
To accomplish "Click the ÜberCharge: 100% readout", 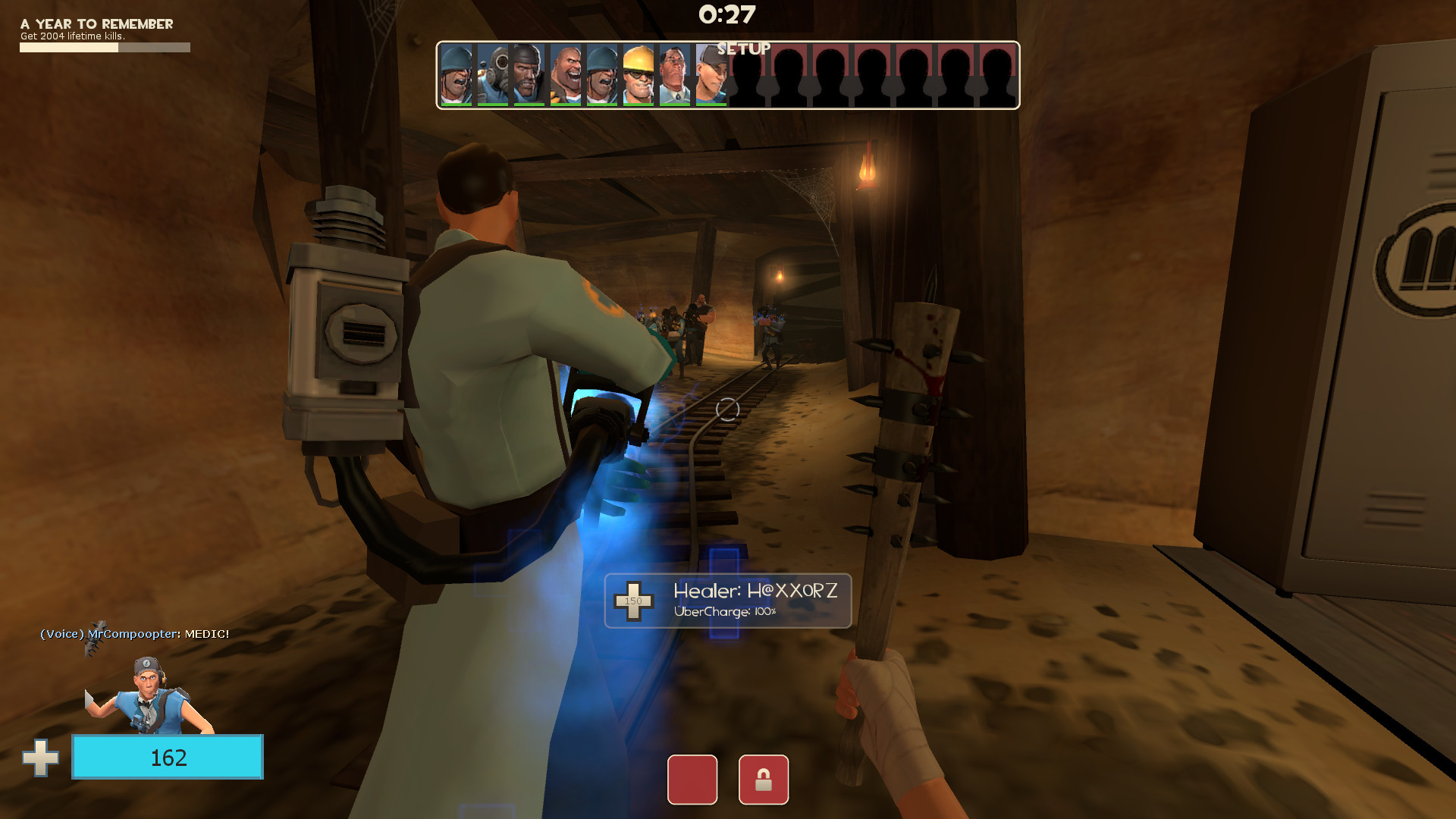I will [724, 611].
